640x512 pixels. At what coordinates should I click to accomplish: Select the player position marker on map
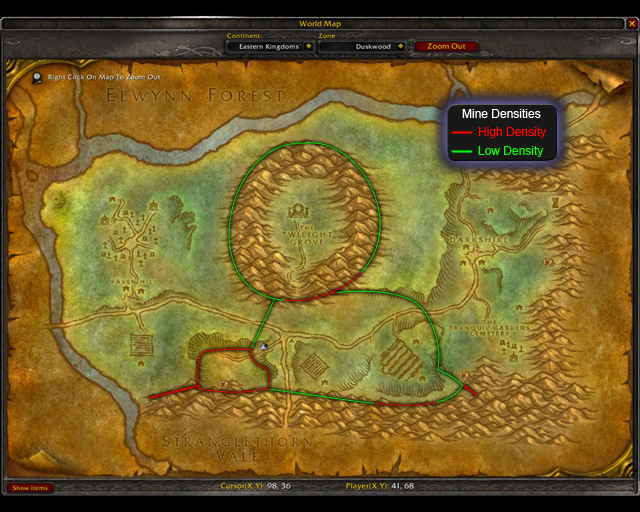264,346
